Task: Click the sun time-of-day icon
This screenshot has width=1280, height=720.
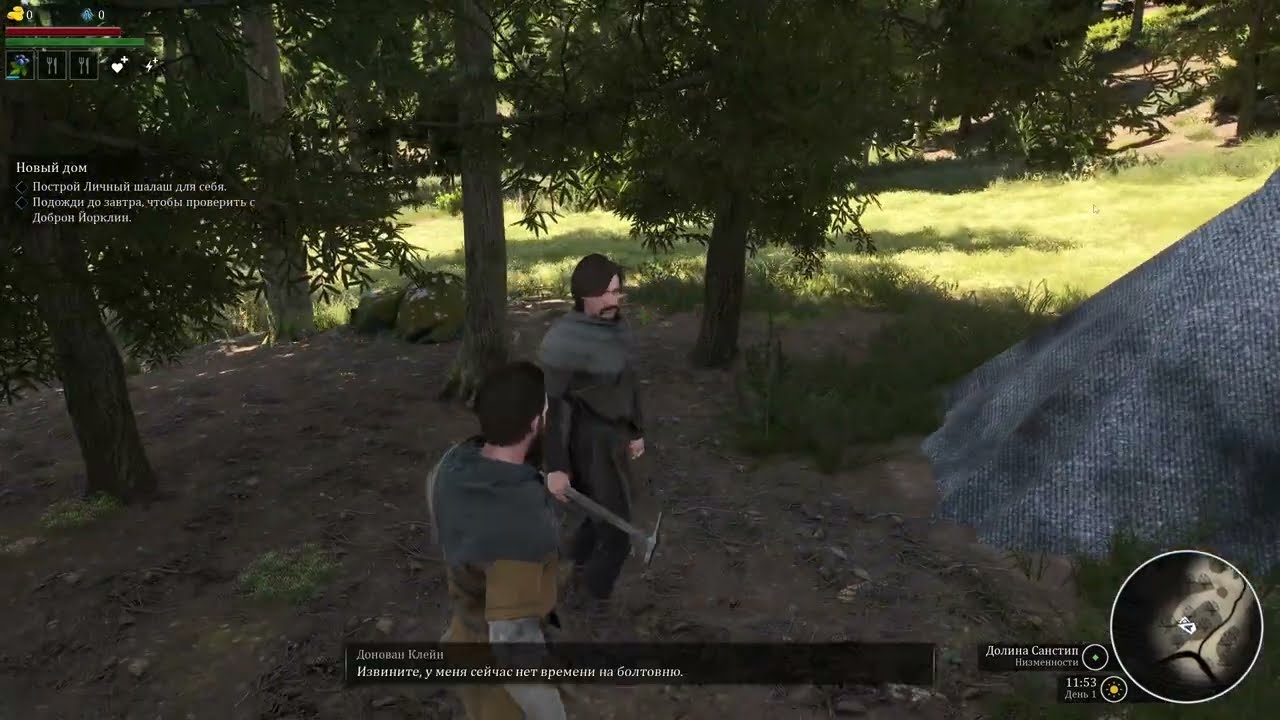Action: click(x=1113, y=689)
